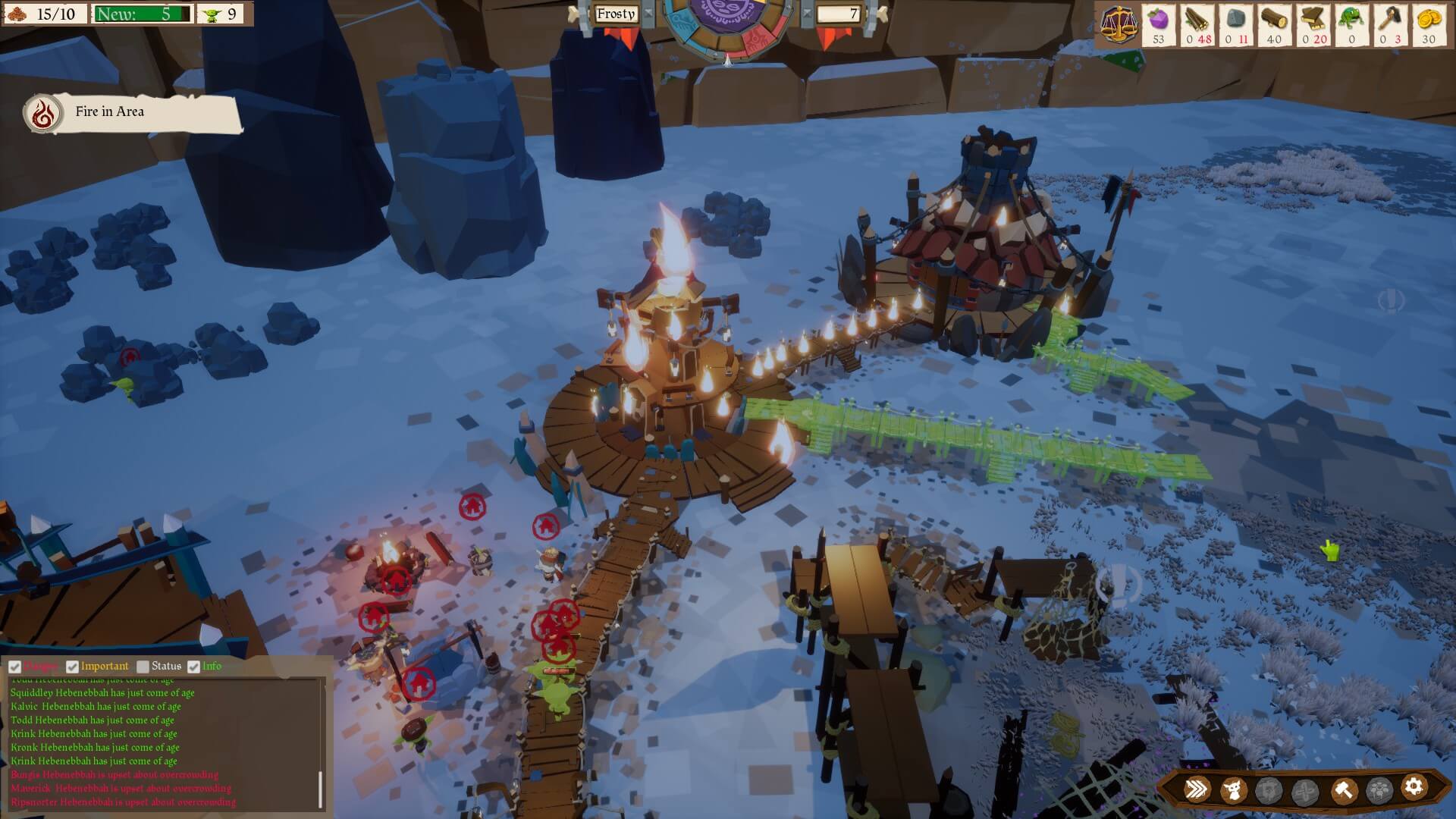The height and width of the screenshot is (819, 1456).
Task: Toggle the Important message filter checkbox
Action: click(x=72, y=667)
